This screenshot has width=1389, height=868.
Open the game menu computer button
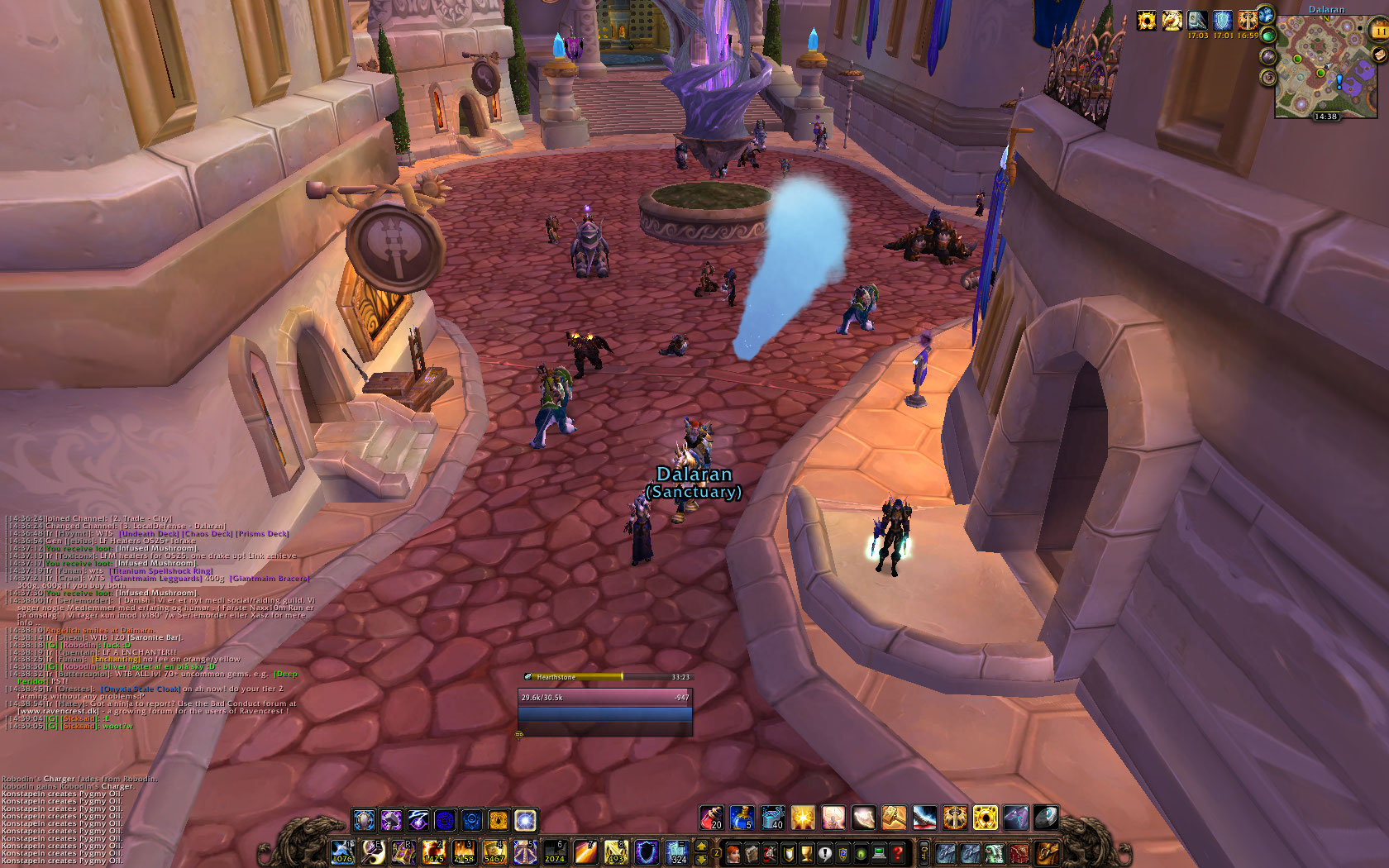coord(879,852)
